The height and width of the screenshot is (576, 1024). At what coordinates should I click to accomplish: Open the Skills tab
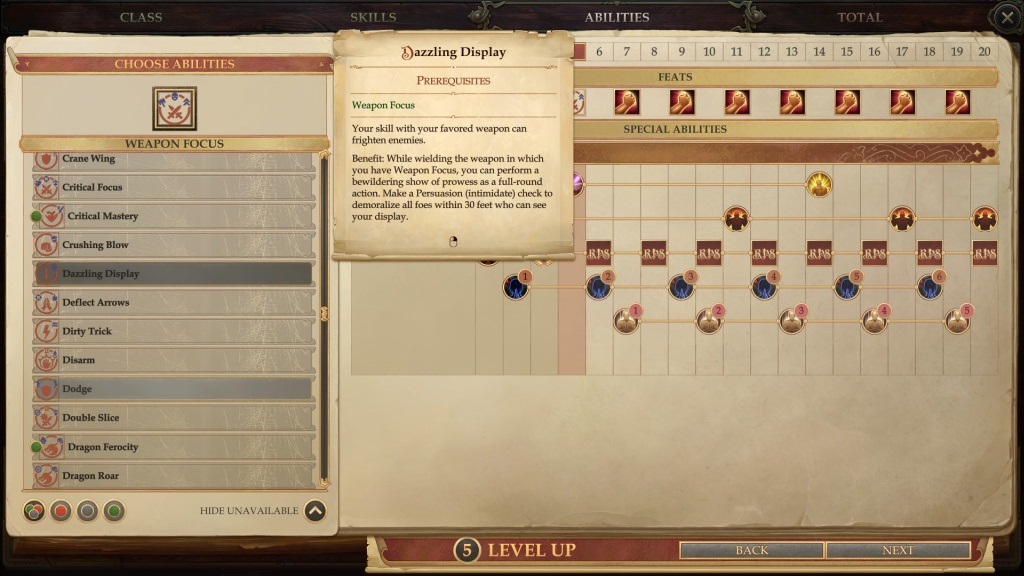373,17
